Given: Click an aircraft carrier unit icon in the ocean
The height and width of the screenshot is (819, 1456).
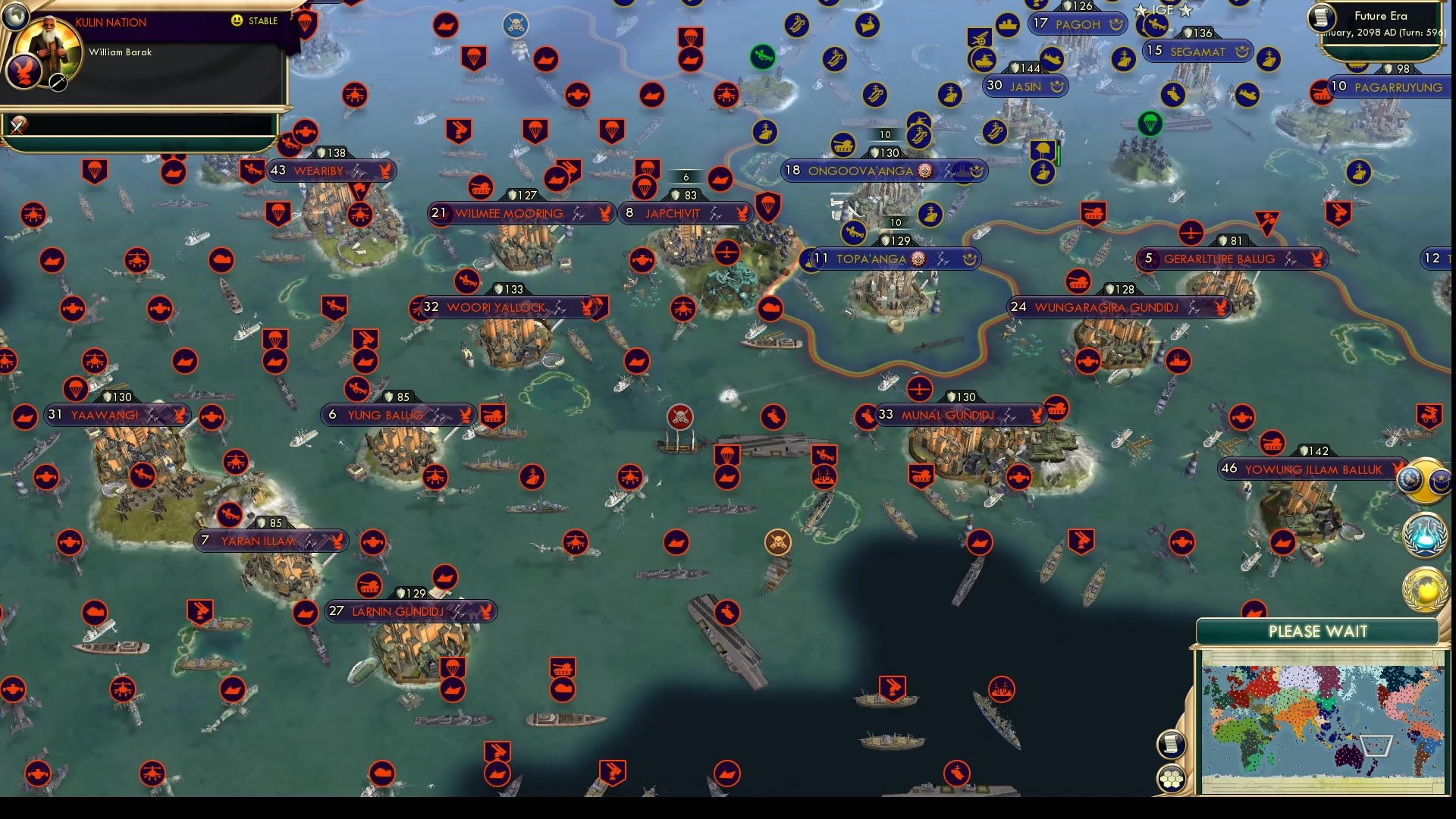Looking at the screenshot, I should [727, 612].
